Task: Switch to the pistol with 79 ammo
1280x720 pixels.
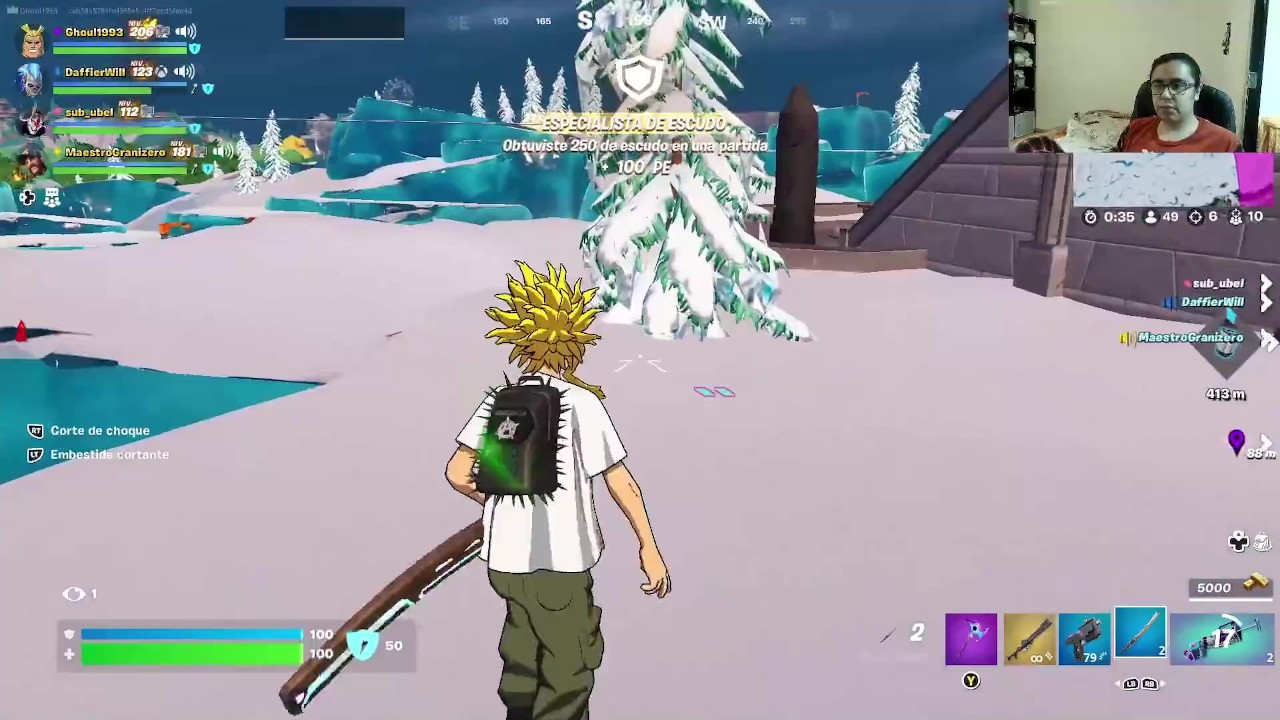Action: pos(1085,640)
